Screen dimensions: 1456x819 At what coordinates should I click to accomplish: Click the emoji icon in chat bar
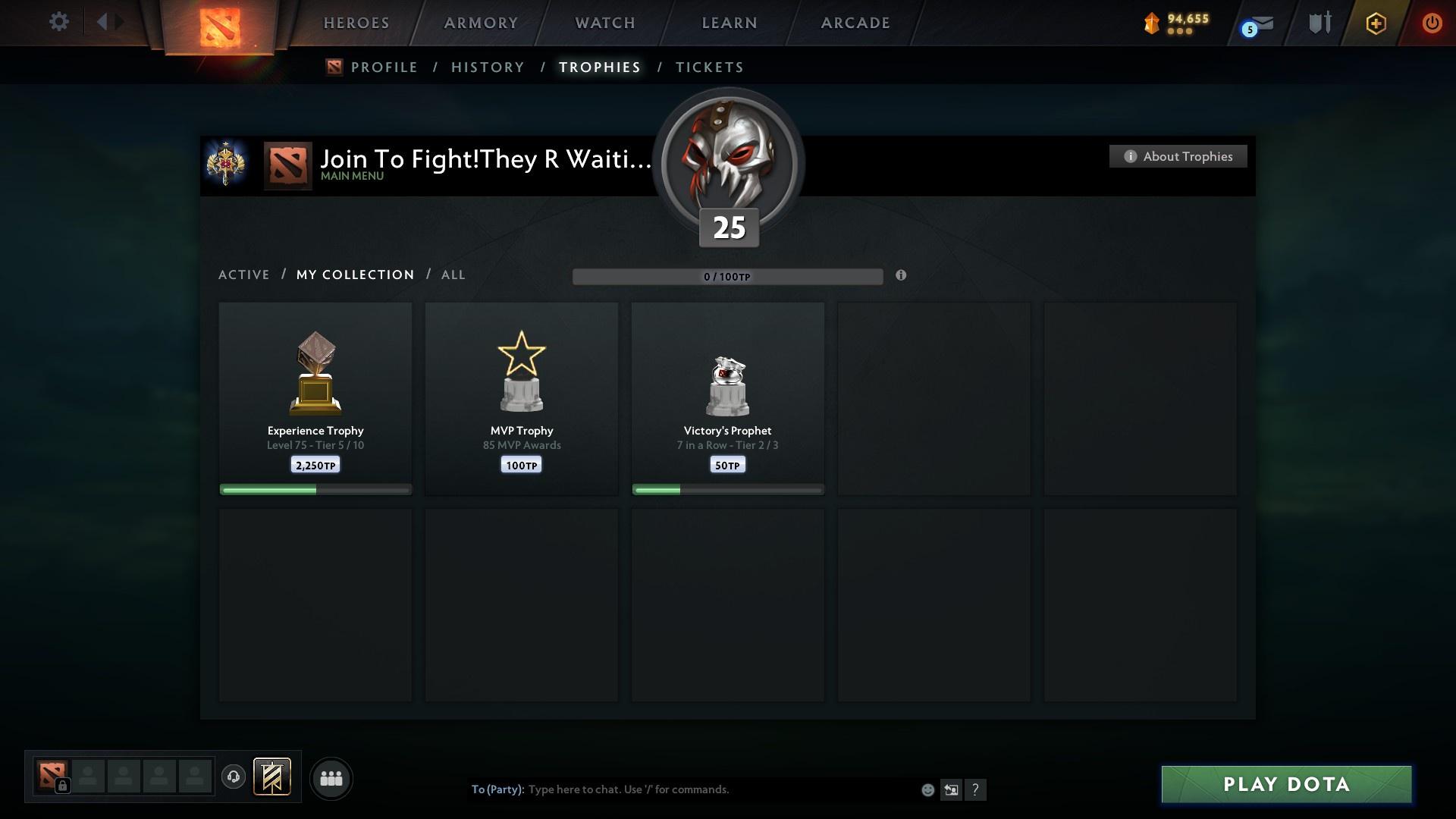927,789
